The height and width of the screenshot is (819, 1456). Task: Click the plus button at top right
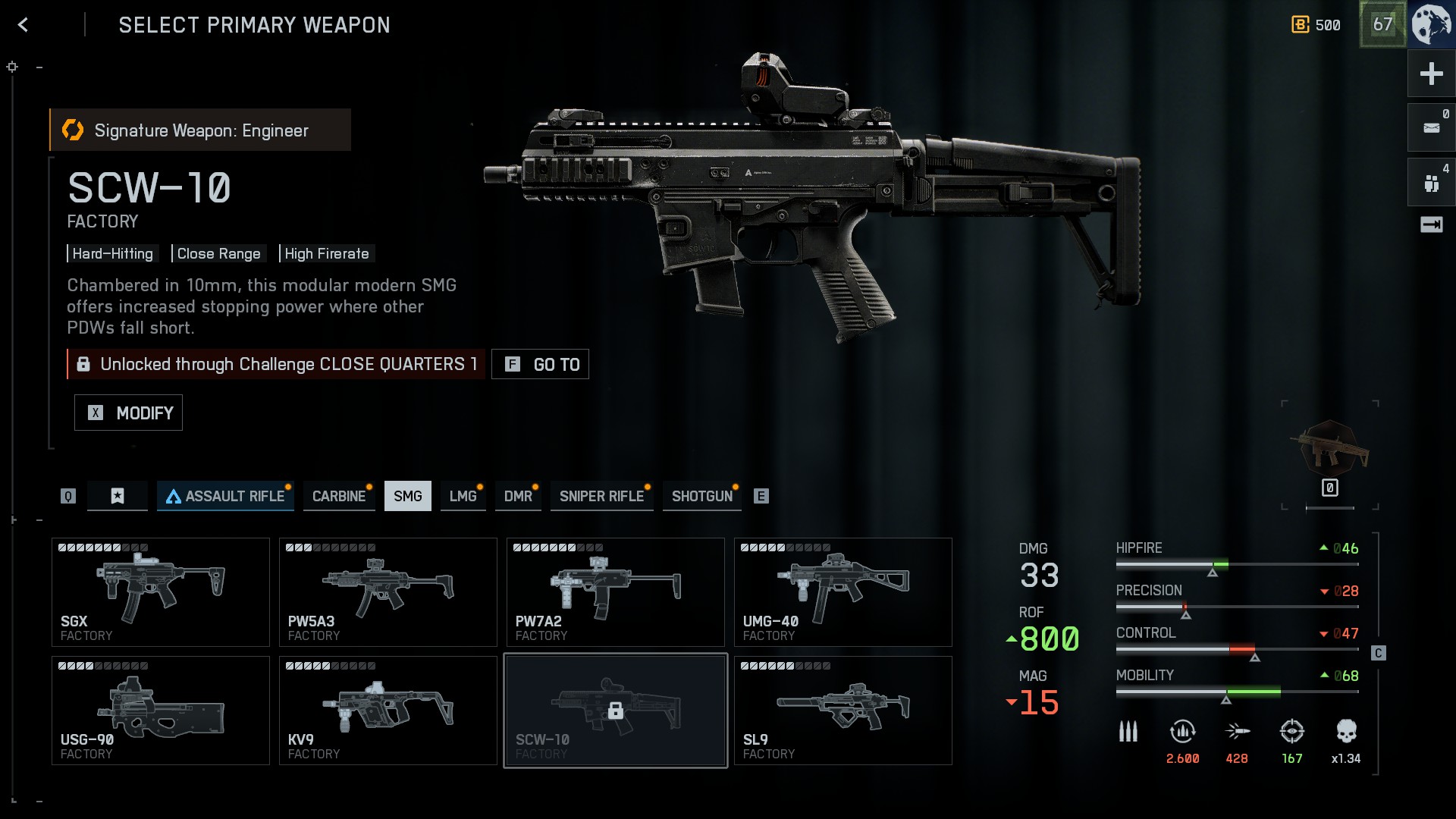click(x=1431, y=74)
